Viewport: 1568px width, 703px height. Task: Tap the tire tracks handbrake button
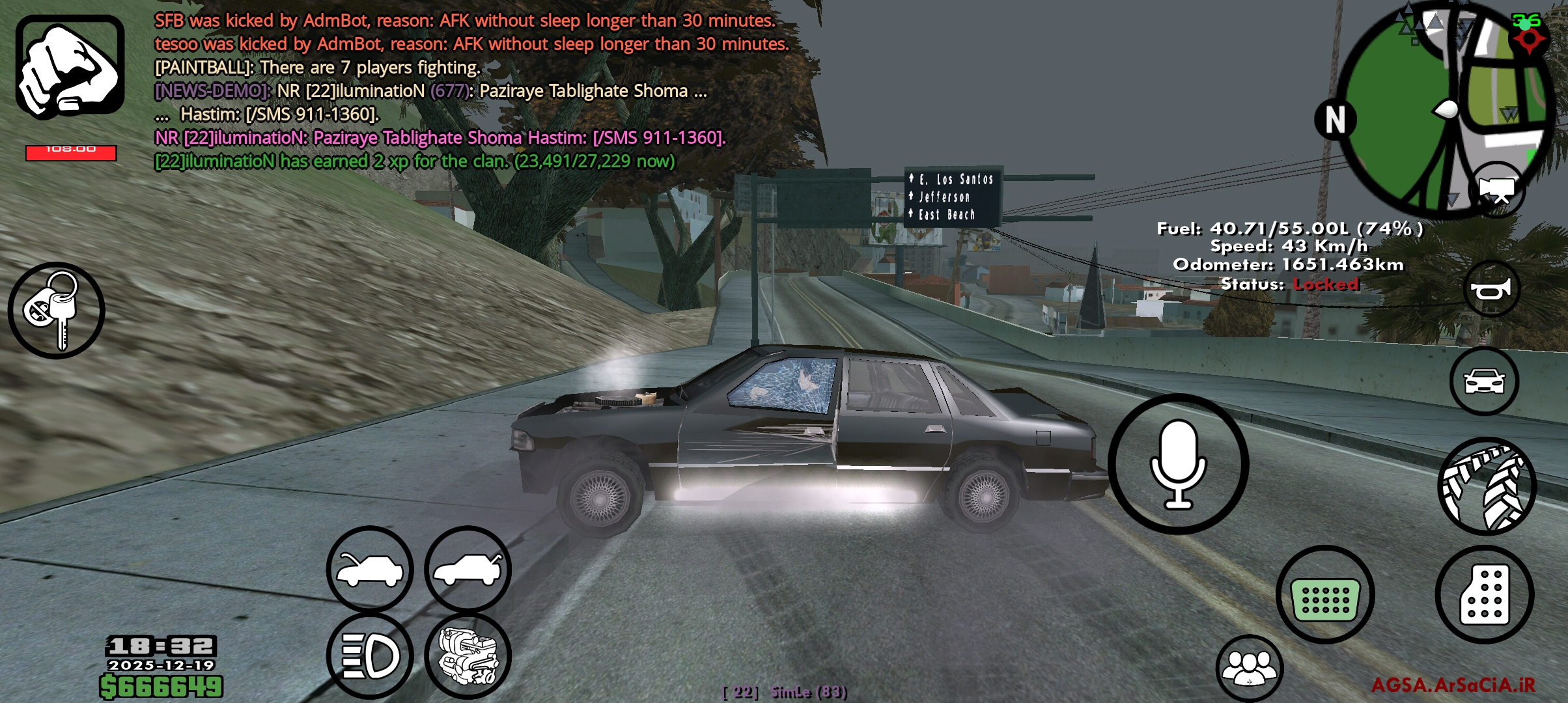coord(1487,486)
